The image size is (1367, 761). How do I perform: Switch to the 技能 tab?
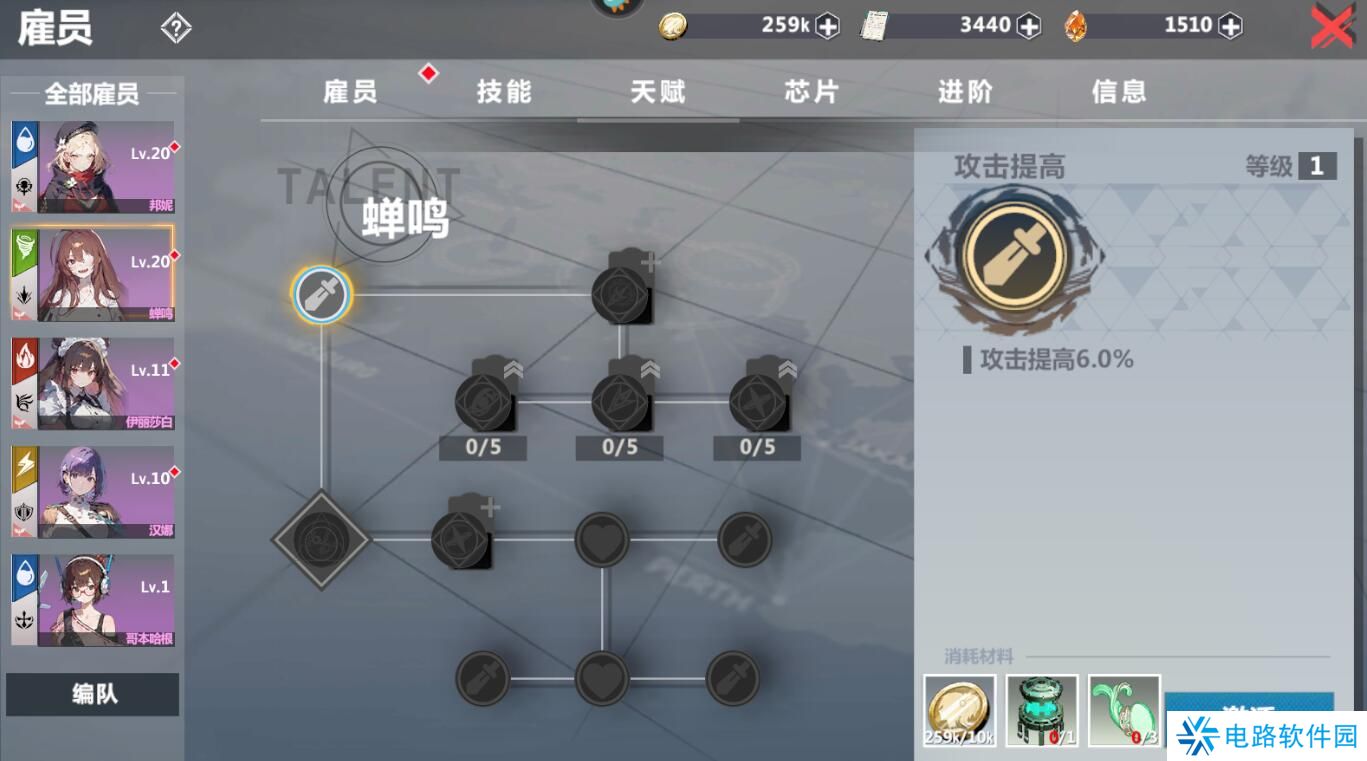[503, 91]
